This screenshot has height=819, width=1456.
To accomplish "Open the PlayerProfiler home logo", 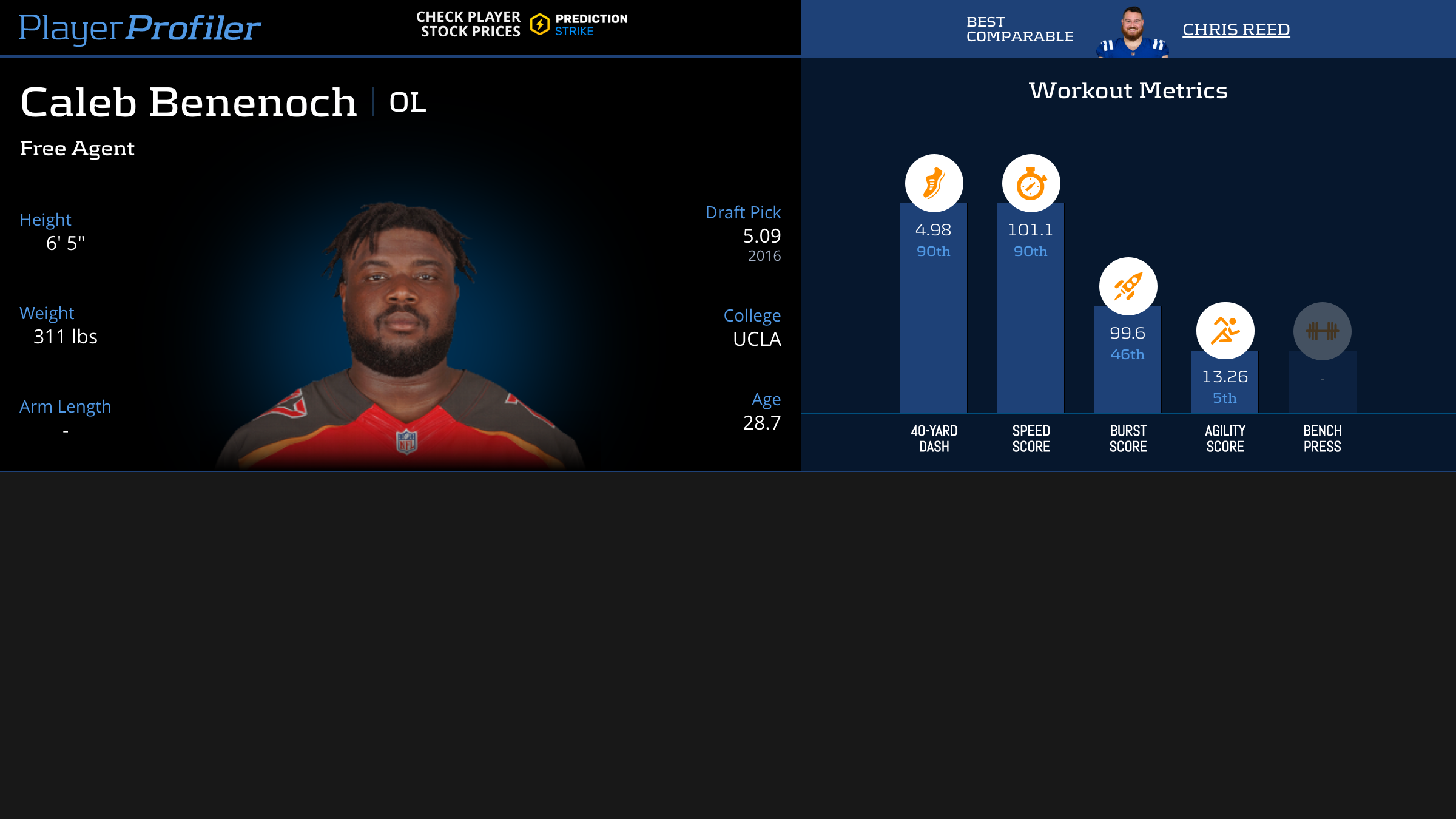I will coord(140,28).
